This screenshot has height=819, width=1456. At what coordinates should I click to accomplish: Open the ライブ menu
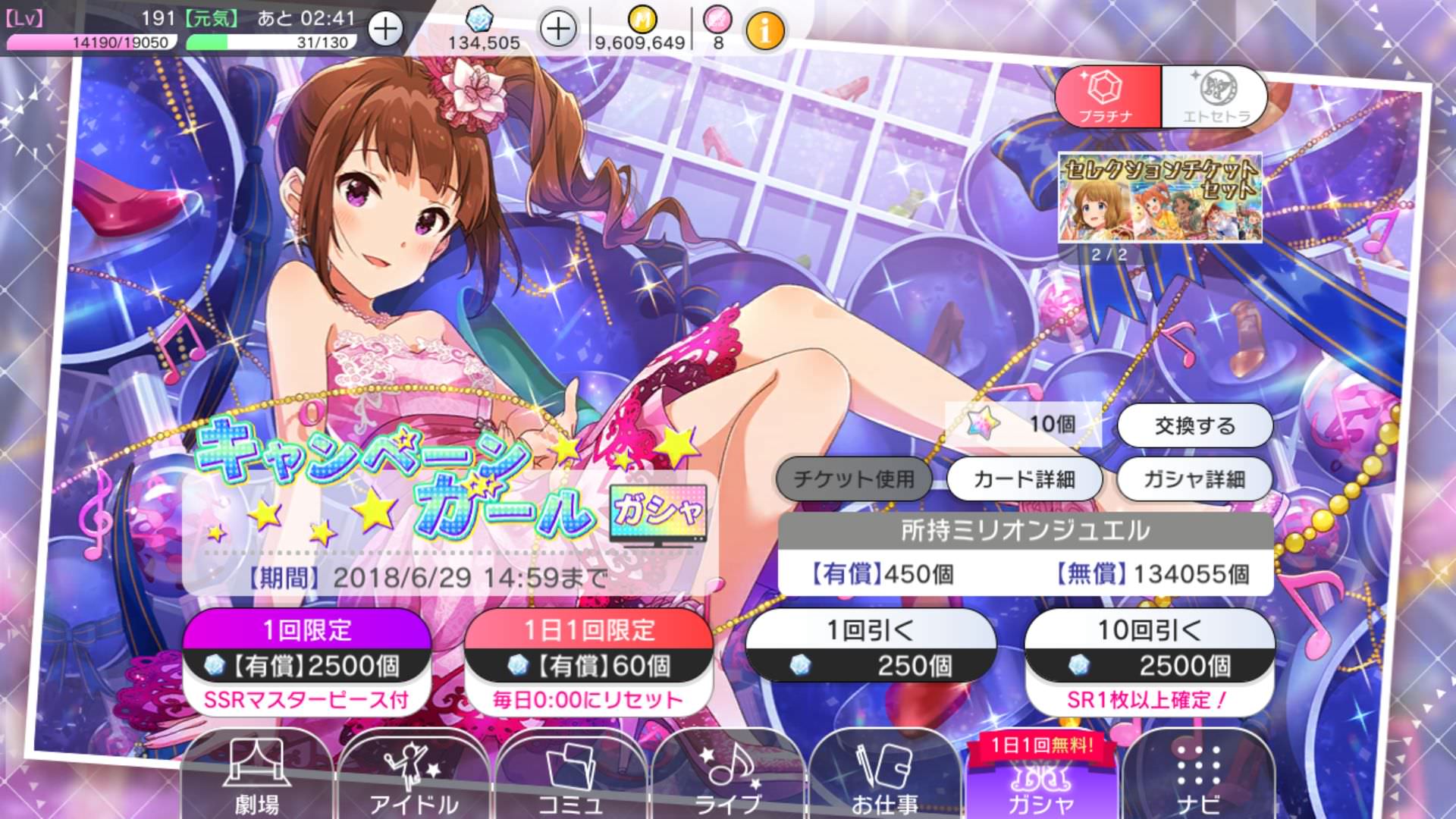(728, 777)
